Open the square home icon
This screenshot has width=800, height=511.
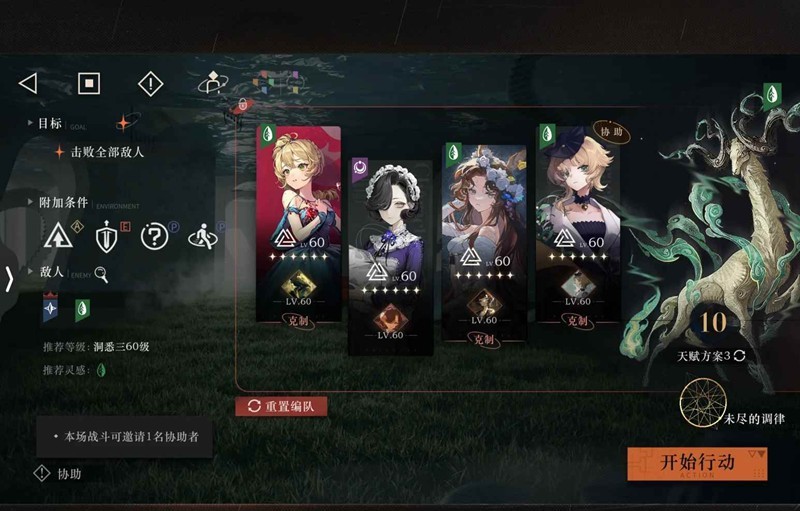click(x=89, y=83)
